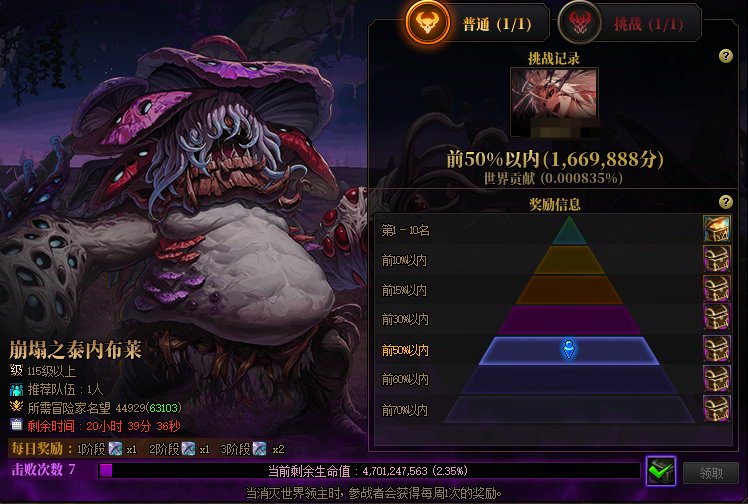Inspect the 前15%以内 reward chest
Image resolution: width=748 pixels, height=504 pixels.
(x=716, y=290)
